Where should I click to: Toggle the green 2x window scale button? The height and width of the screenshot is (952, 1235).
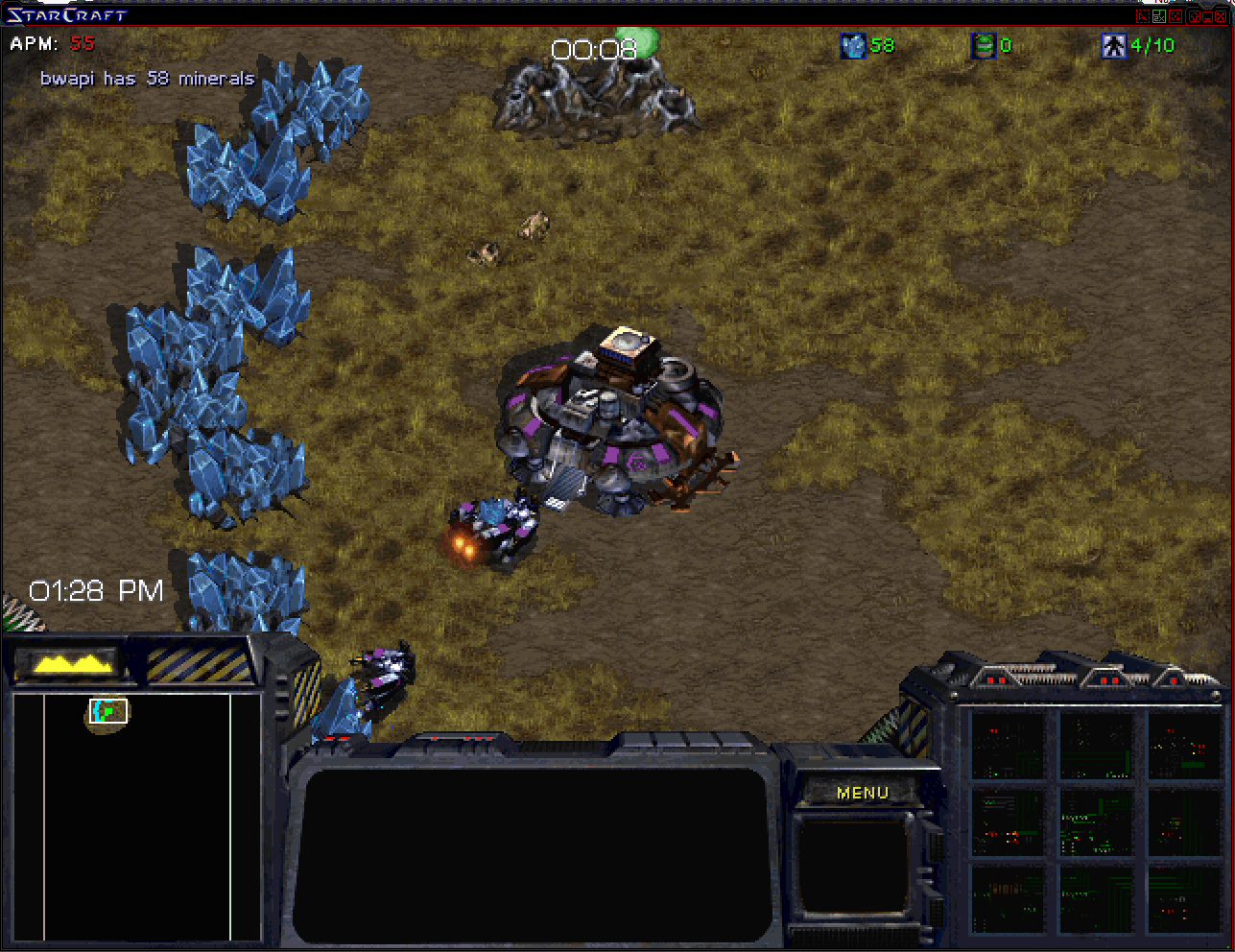(x=1159, y=16)
